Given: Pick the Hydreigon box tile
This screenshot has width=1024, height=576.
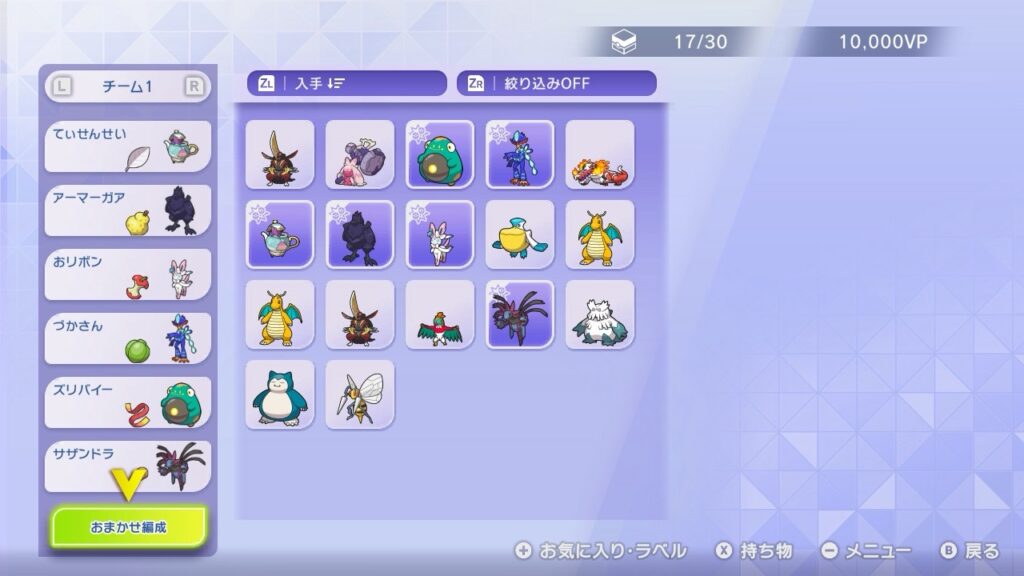Looking at the screenshot, I should pos(520,314).
